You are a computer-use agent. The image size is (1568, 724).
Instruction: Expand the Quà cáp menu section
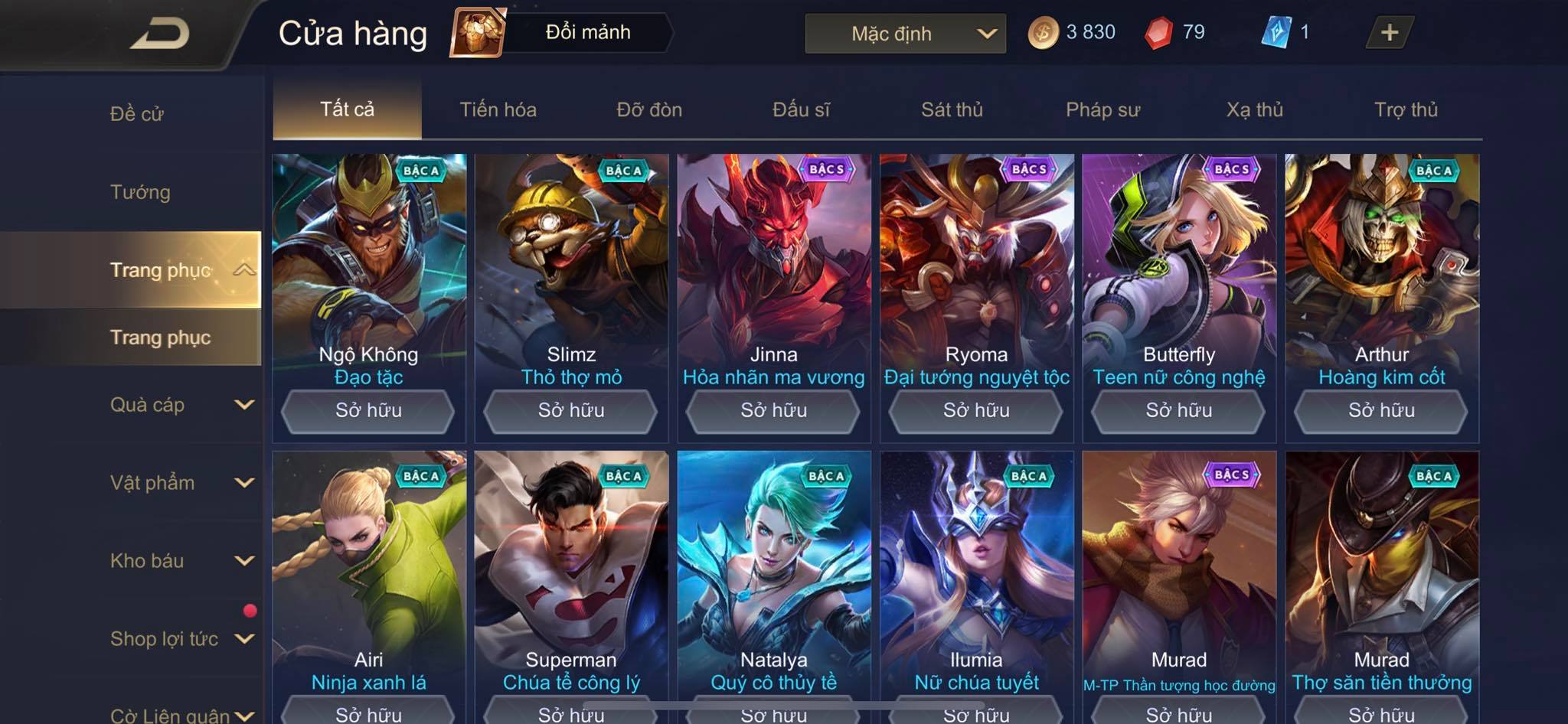[181, 405]
